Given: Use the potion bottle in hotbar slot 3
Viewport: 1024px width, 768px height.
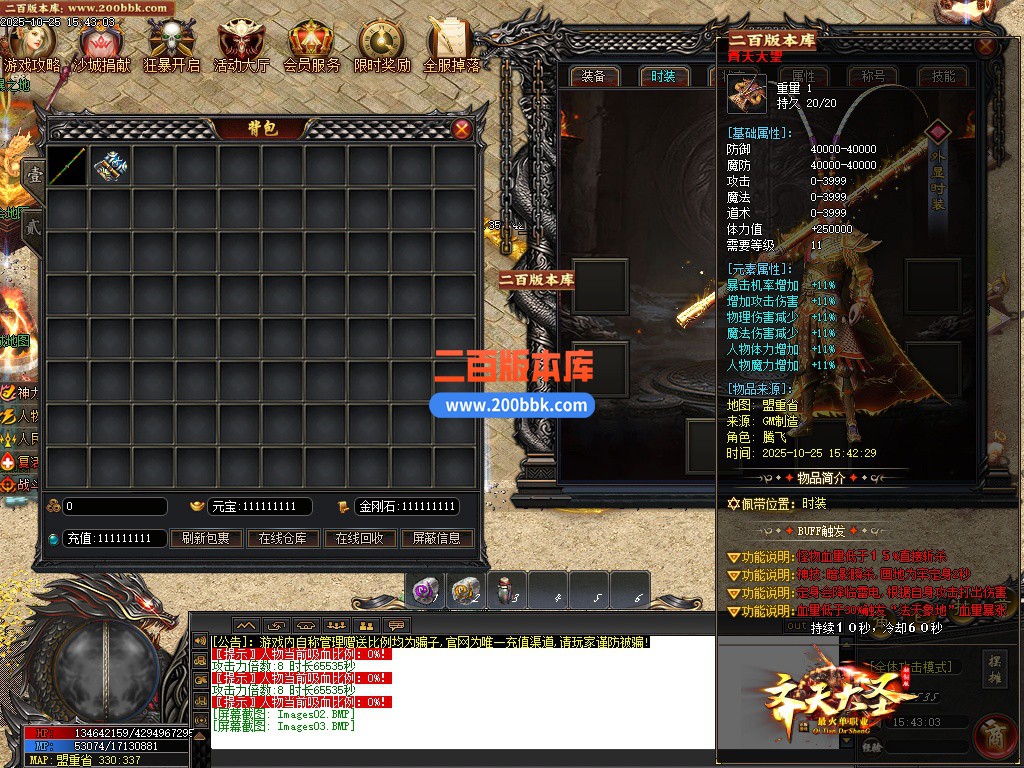Looking at the screenshot, I should (x=508, y=590).
